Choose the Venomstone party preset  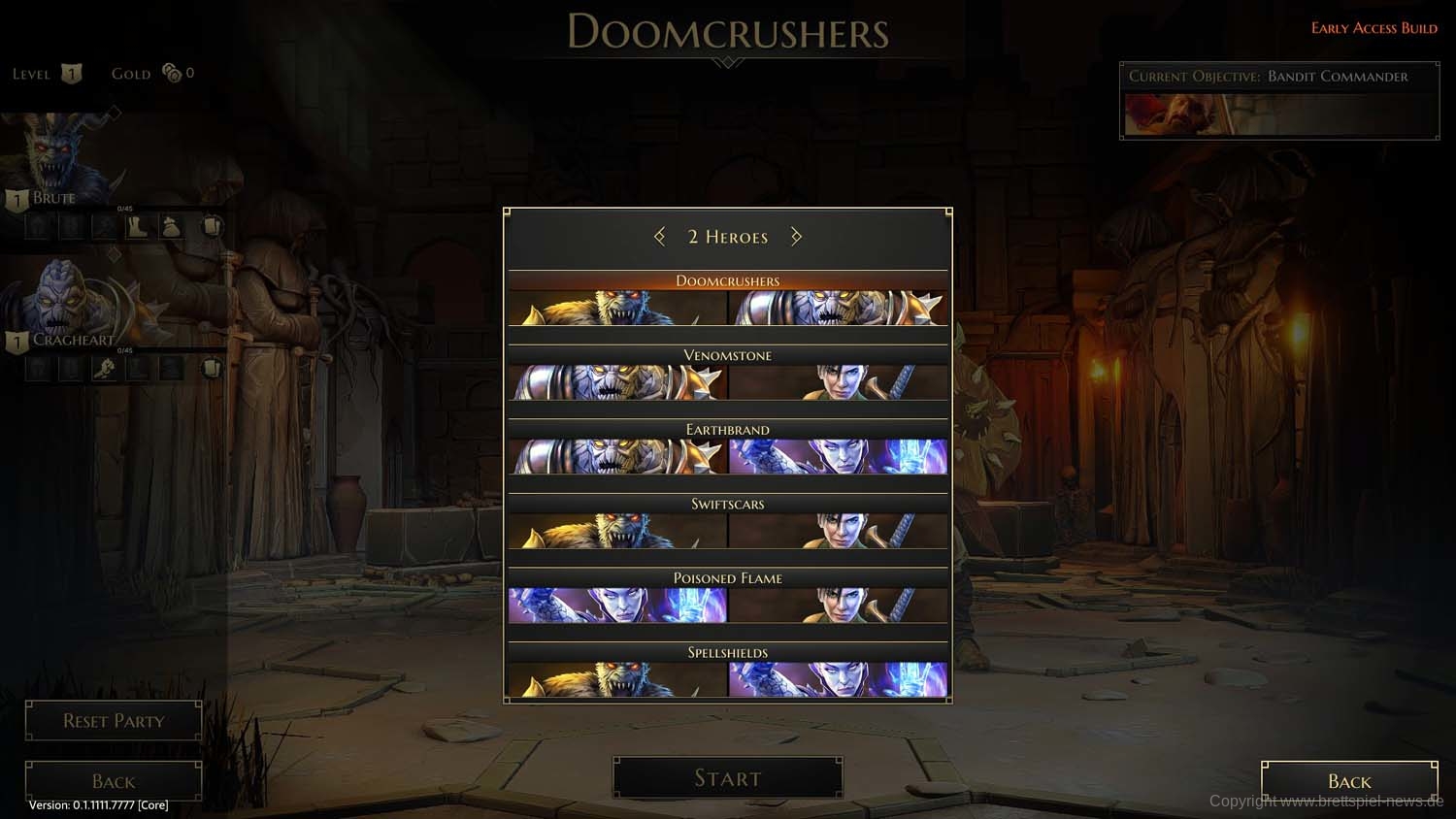[x=727, y=375]
